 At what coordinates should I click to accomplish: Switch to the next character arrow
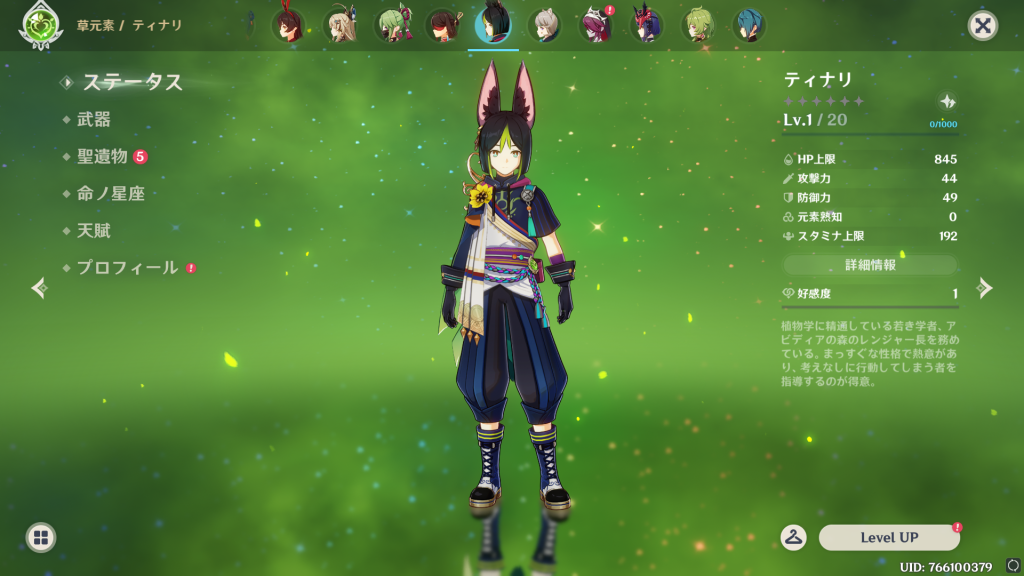[985, 288]
